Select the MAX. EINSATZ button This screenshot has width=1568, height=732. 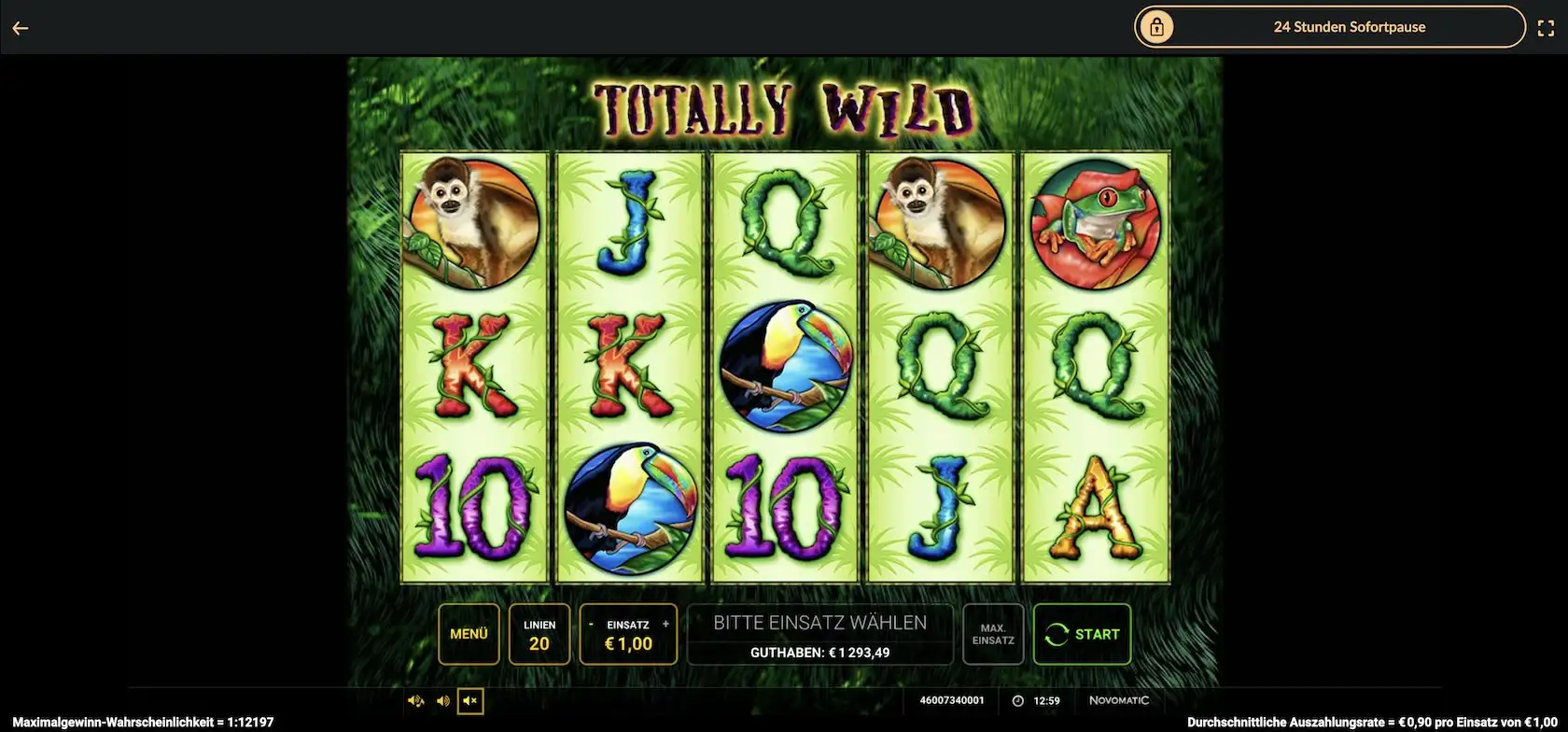pyautogui.click(x=992, y=634)
